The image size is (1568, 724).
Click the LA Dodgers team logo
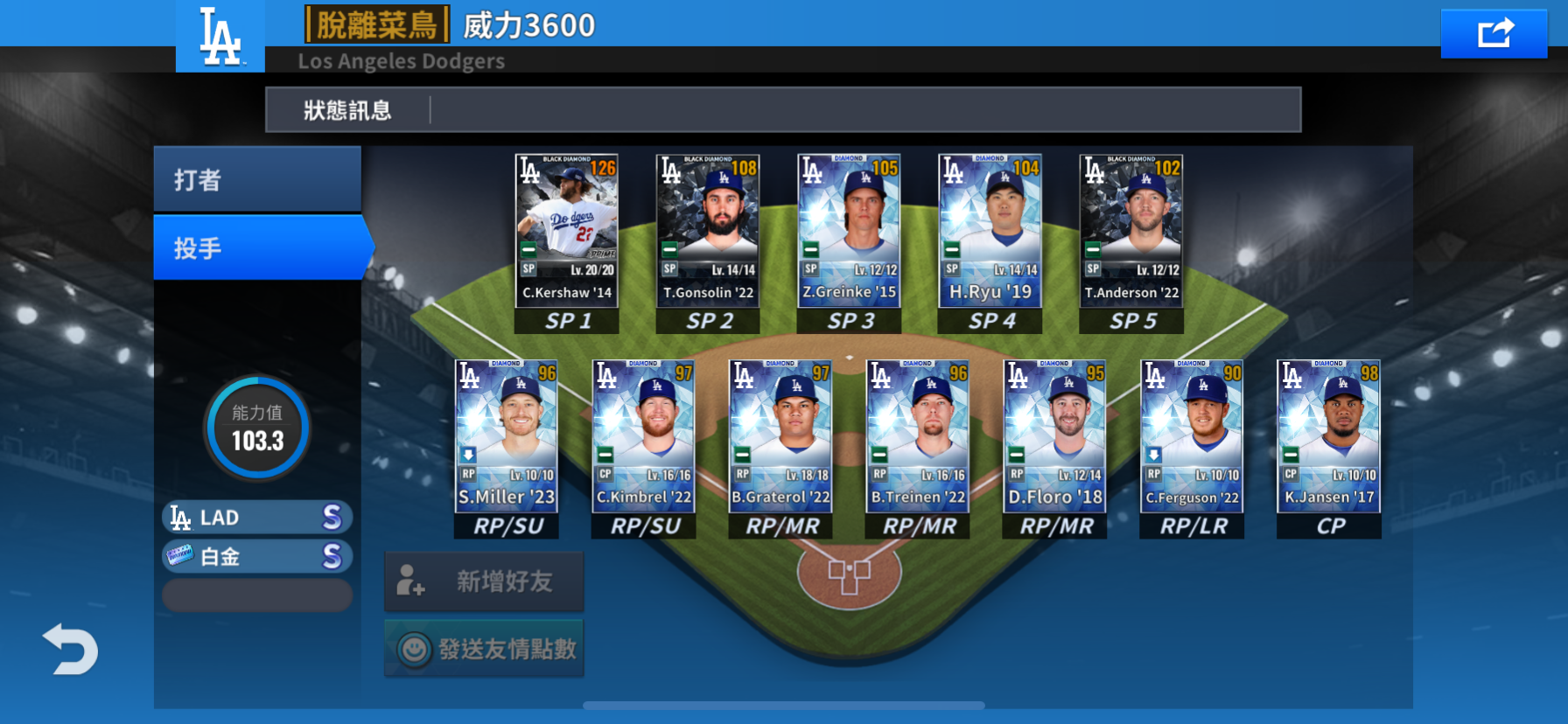click(x=219, y=37)
